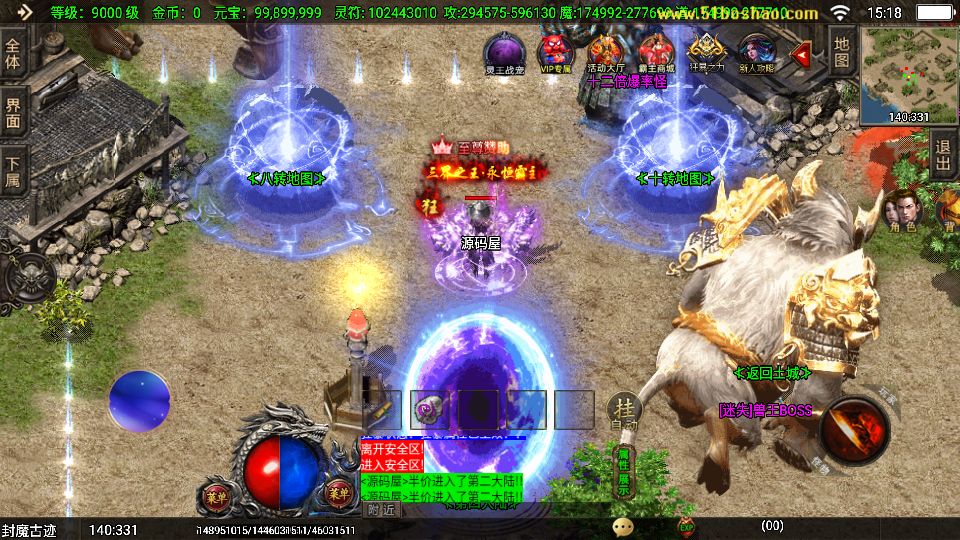Select the 下属 subordinates tab
The width and height of the screenshot is (960, 540).
(13, 170)
